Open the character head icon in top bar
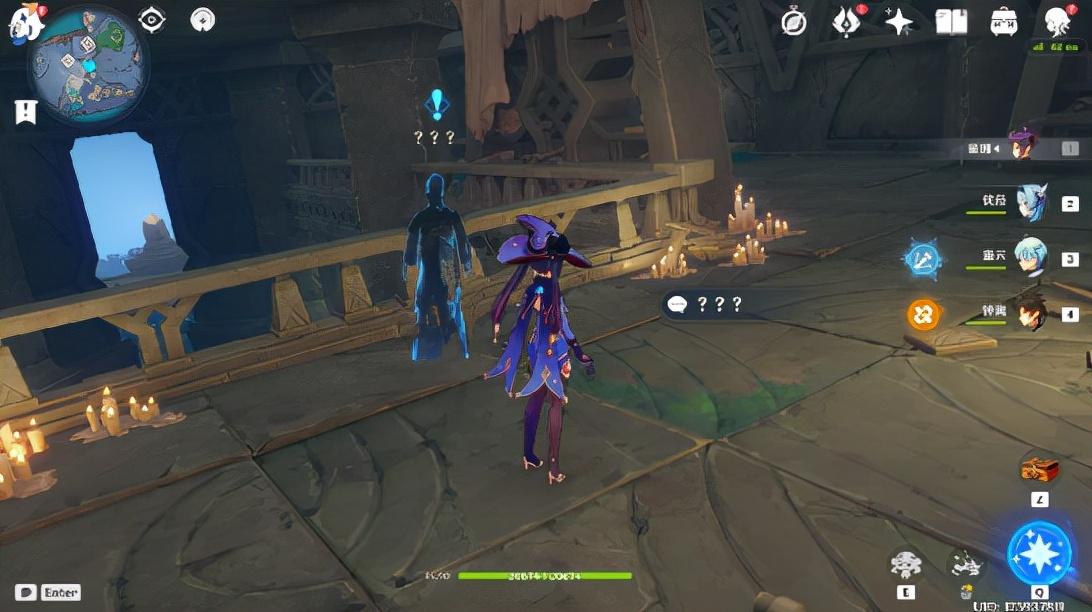Image resolution: width=1092 pixels, height=612 pixels. coord(1057,22)
